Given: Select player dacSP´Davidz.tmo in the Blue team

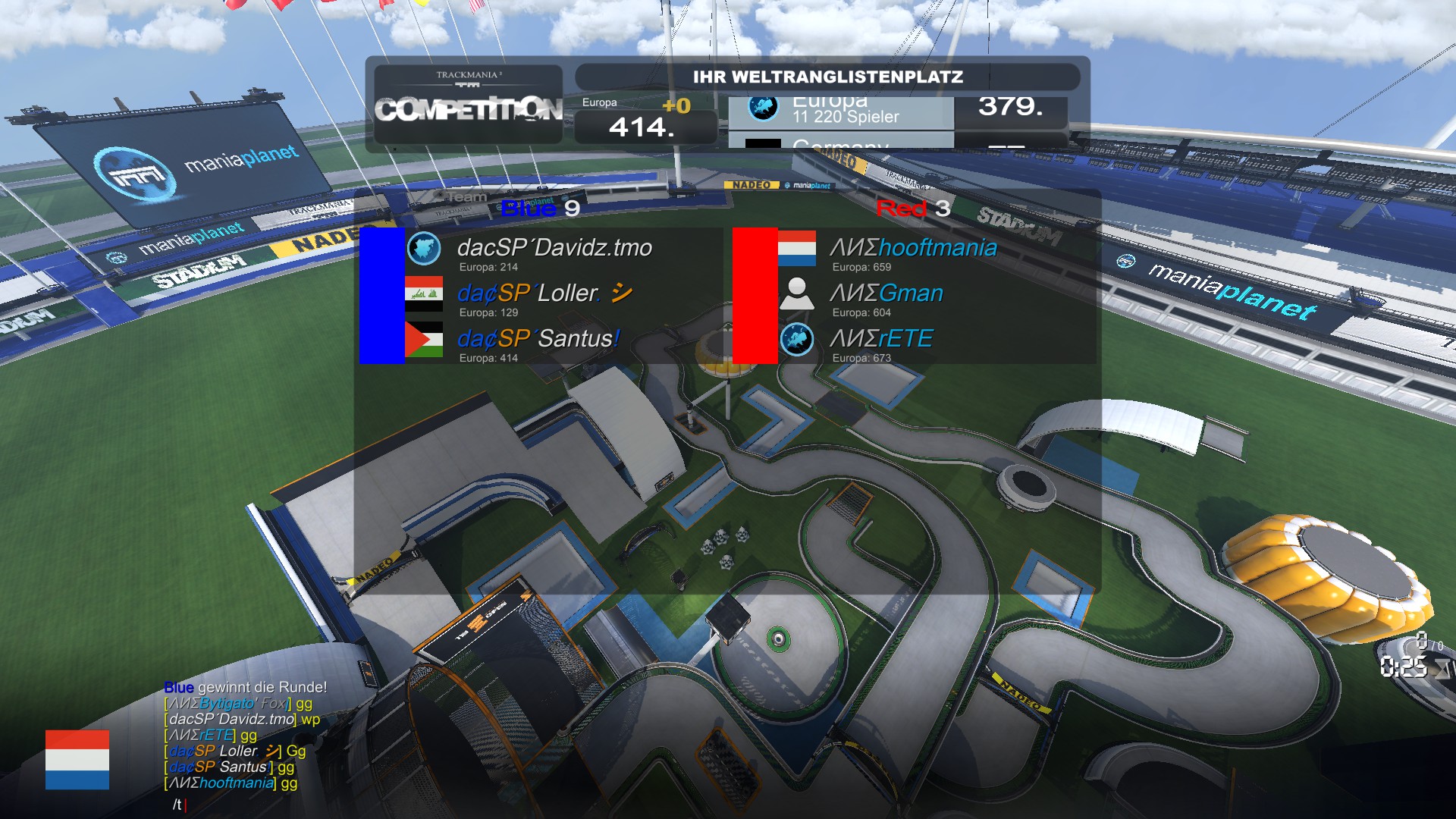Looking at the screenshot, I should coord(554,249).
